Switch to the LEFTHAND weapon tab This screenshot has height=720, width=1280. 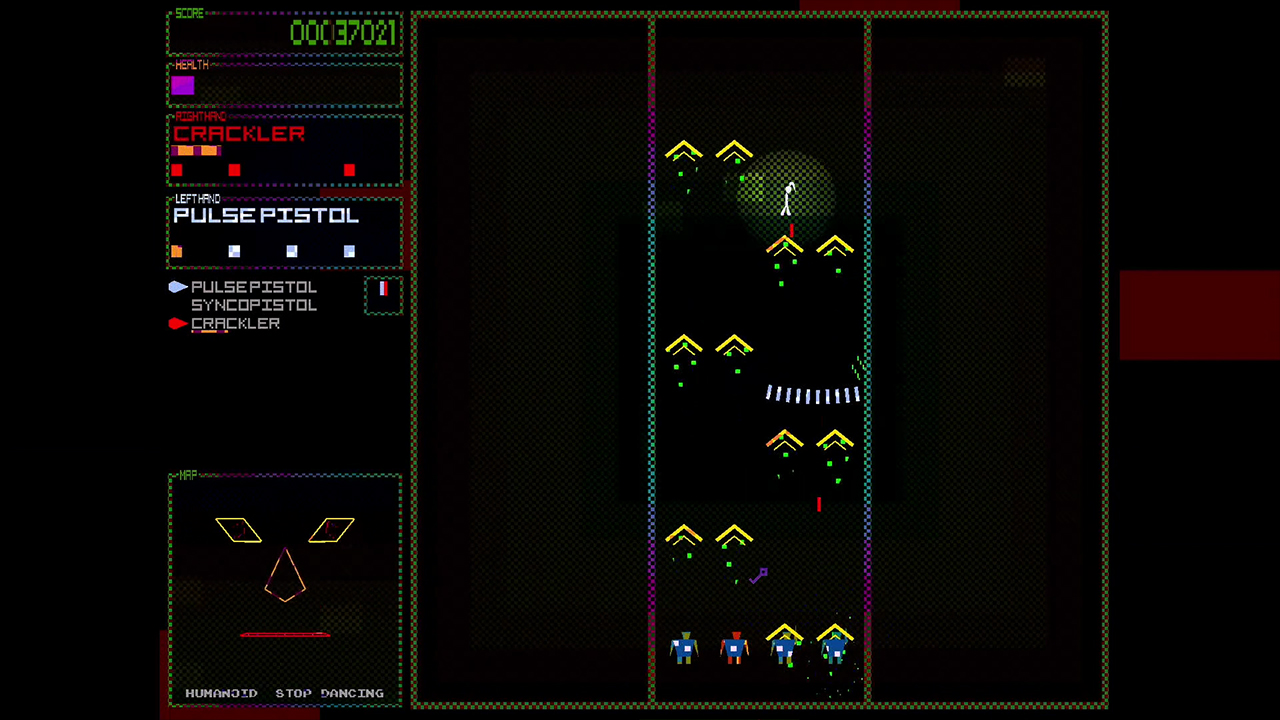click(x=197, y=198)
